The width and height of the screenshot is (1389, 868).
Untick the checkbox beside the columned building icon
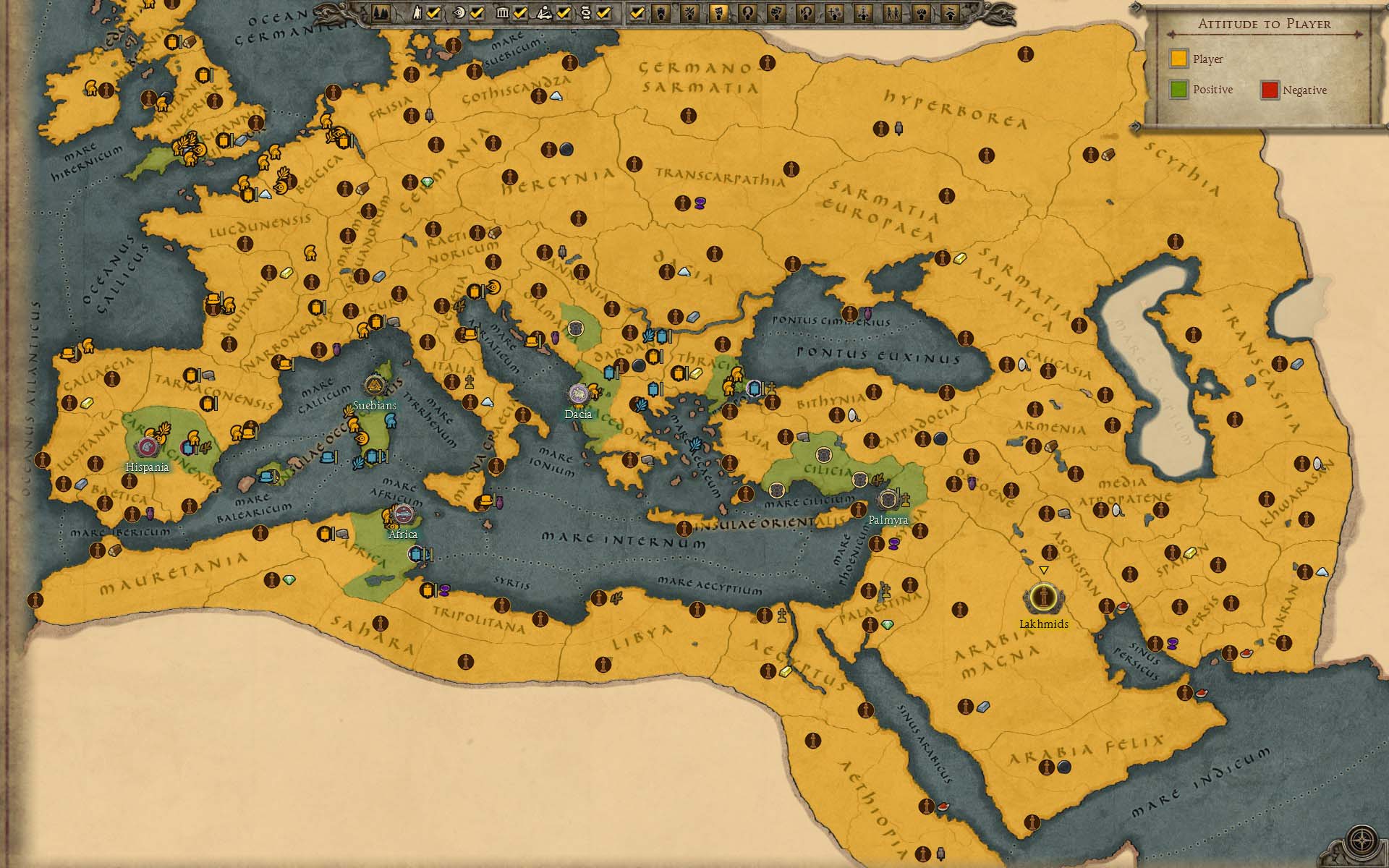[x=520, y=13]
